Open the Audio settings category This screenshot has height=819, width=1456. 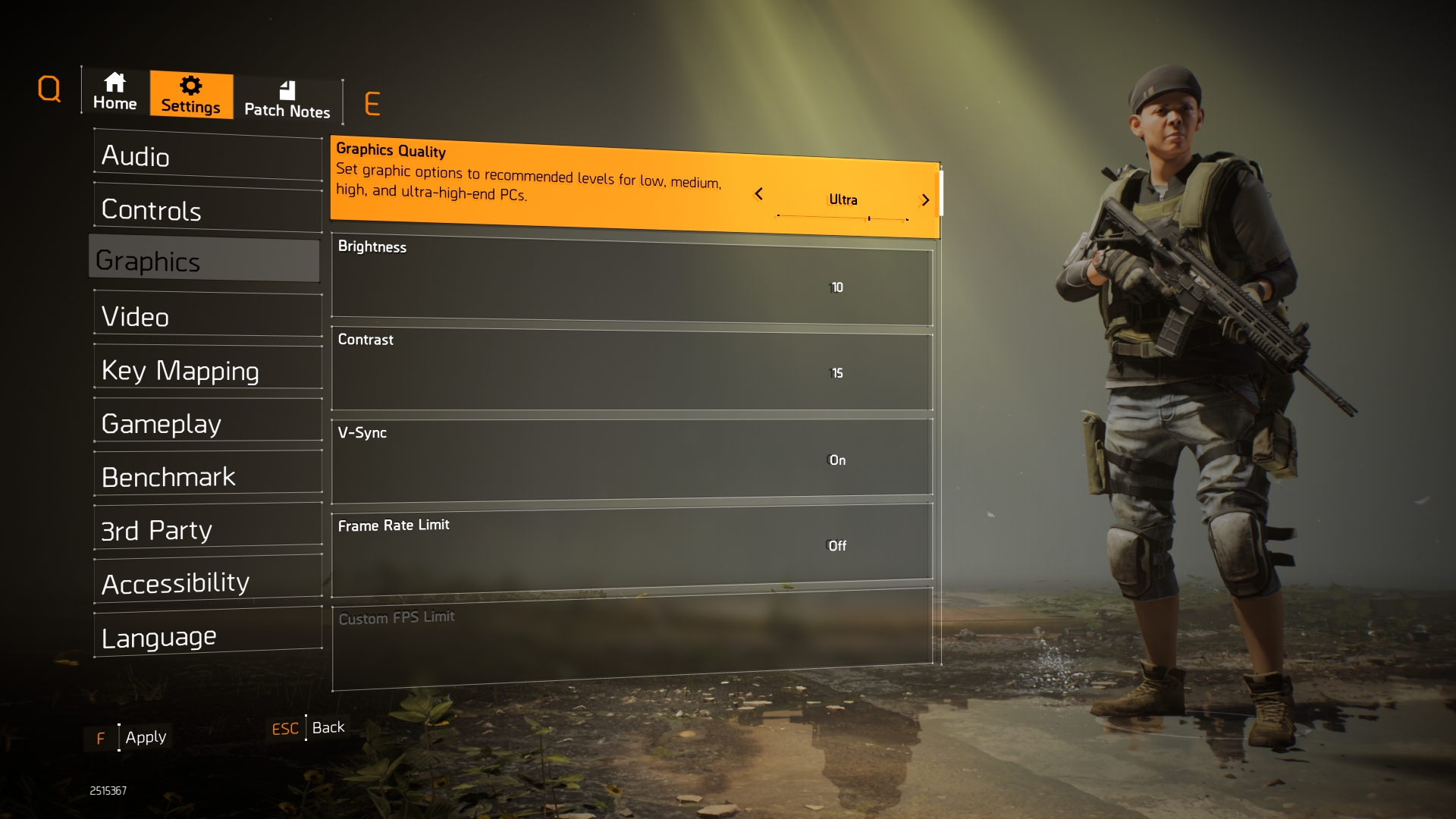[x=207, y=156]
